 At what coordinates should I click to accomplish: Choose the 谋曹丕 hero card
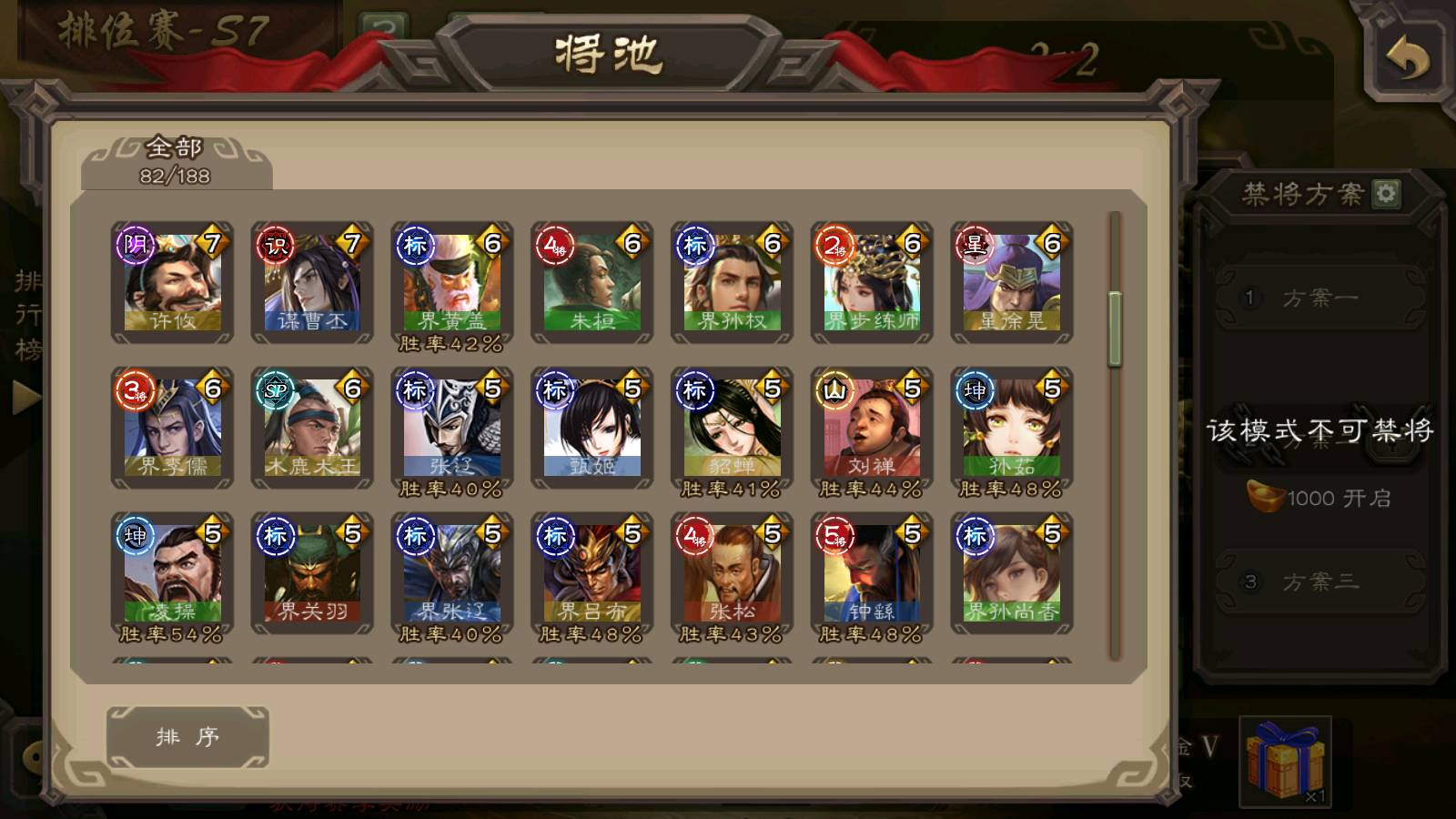[x=312, y=283]
